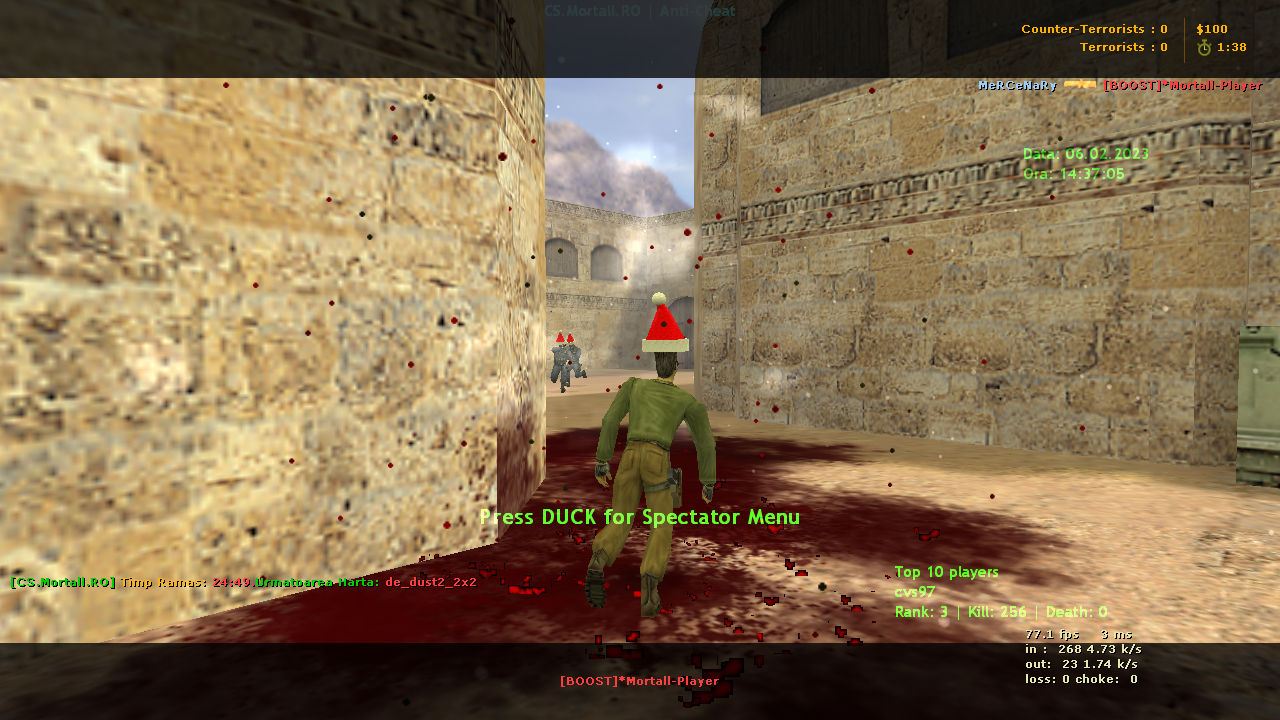Click the stopwatch timer icon
Image resolution: width=1280 pixels, height=720 pixels.
pos(1204,46)
